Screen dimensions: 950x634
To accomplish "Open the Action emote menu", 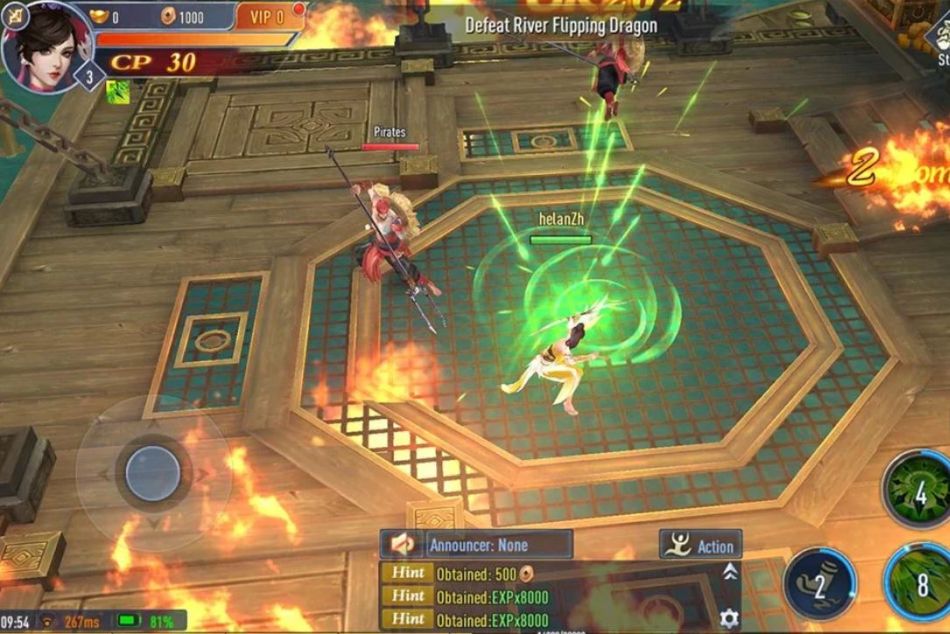I will 700,545.
